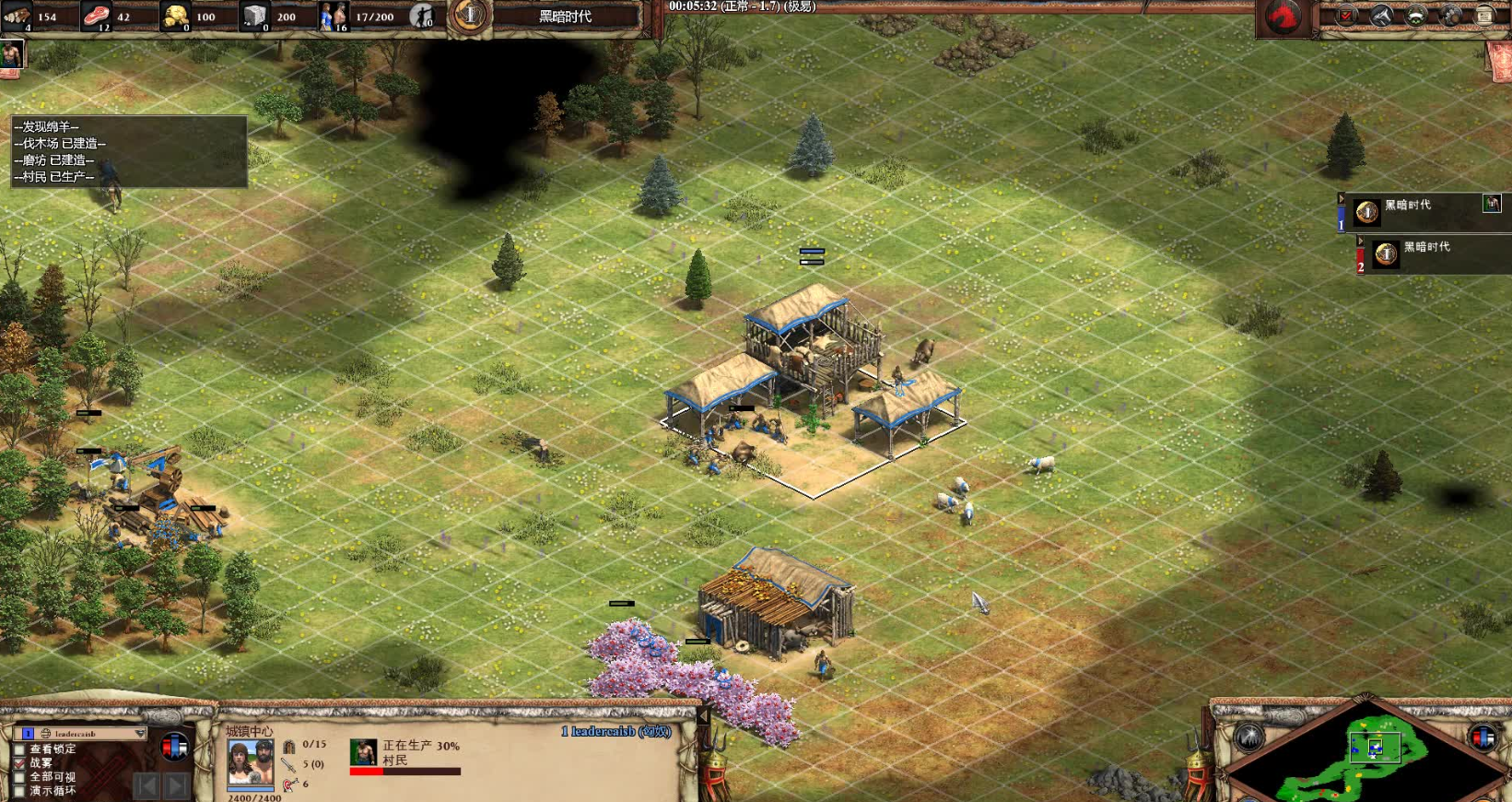Tick the 演示循环 checkbox
This screenshot has width=1512, height=802.
coord(19,791)
